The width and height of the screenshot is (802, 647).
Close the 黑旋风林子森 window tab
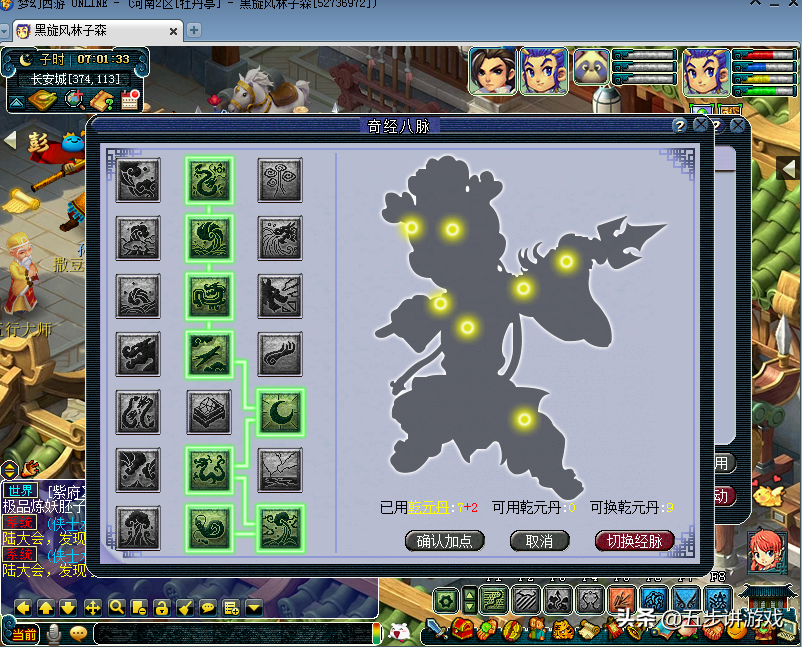(x=173, y=32)
